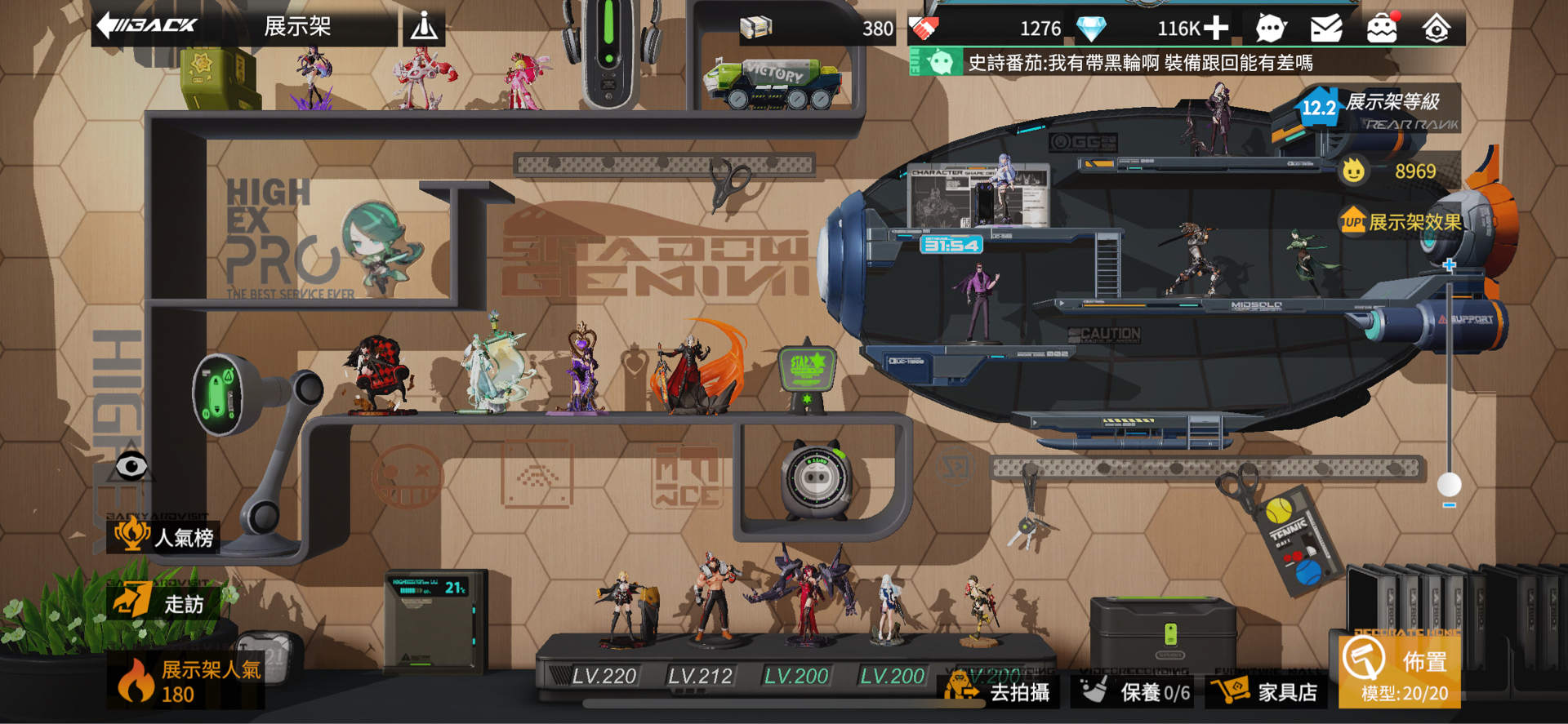The width and height of the screenshot is (1568, 724).
Task: Open 展示架效果 shelf effects
Action: [1401, 222]
